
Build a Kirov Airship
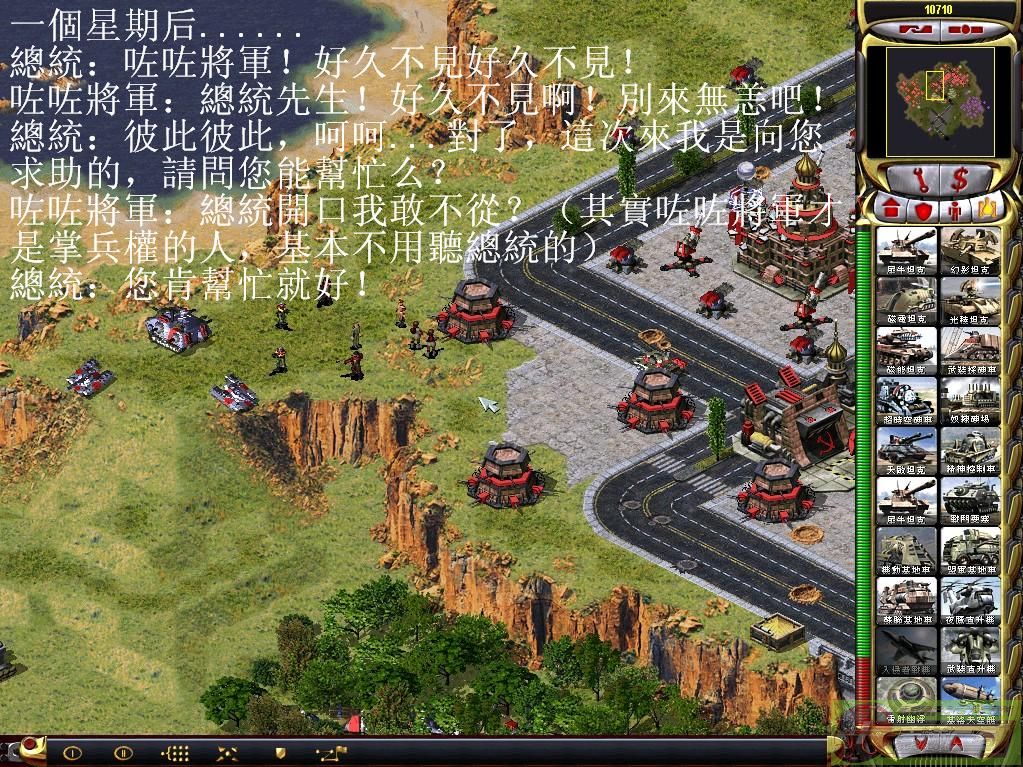[x=969, y=702]
